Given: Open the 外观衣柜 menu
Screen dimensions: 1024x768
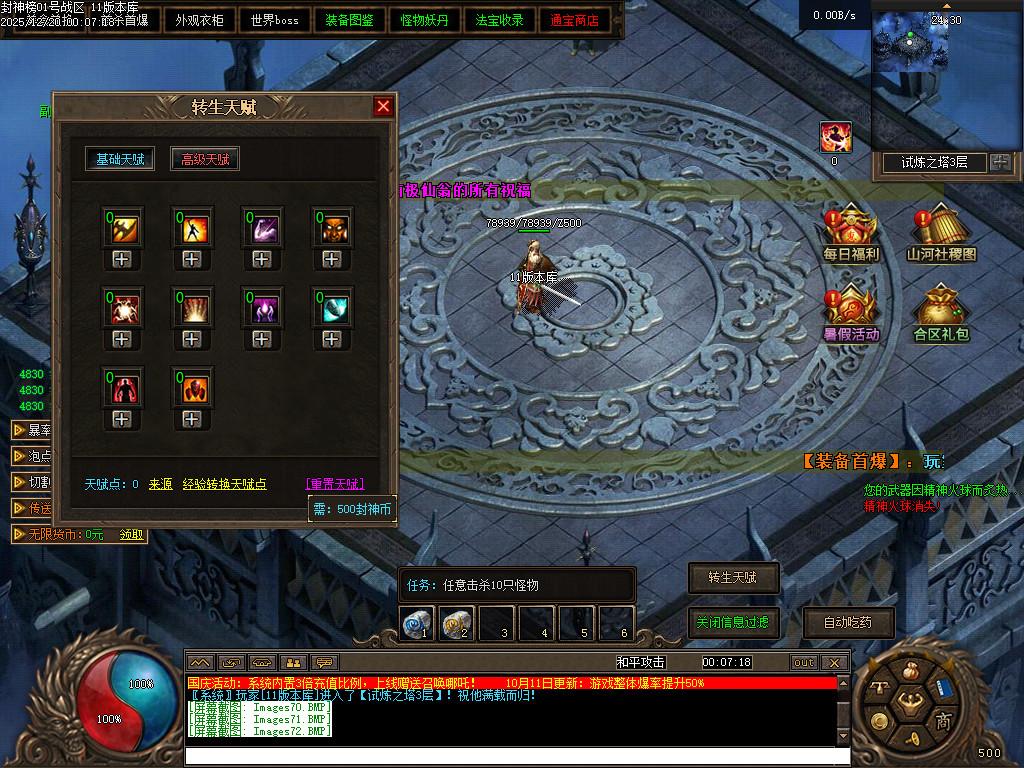Looking at the screenshot, I should click(200, 20).
